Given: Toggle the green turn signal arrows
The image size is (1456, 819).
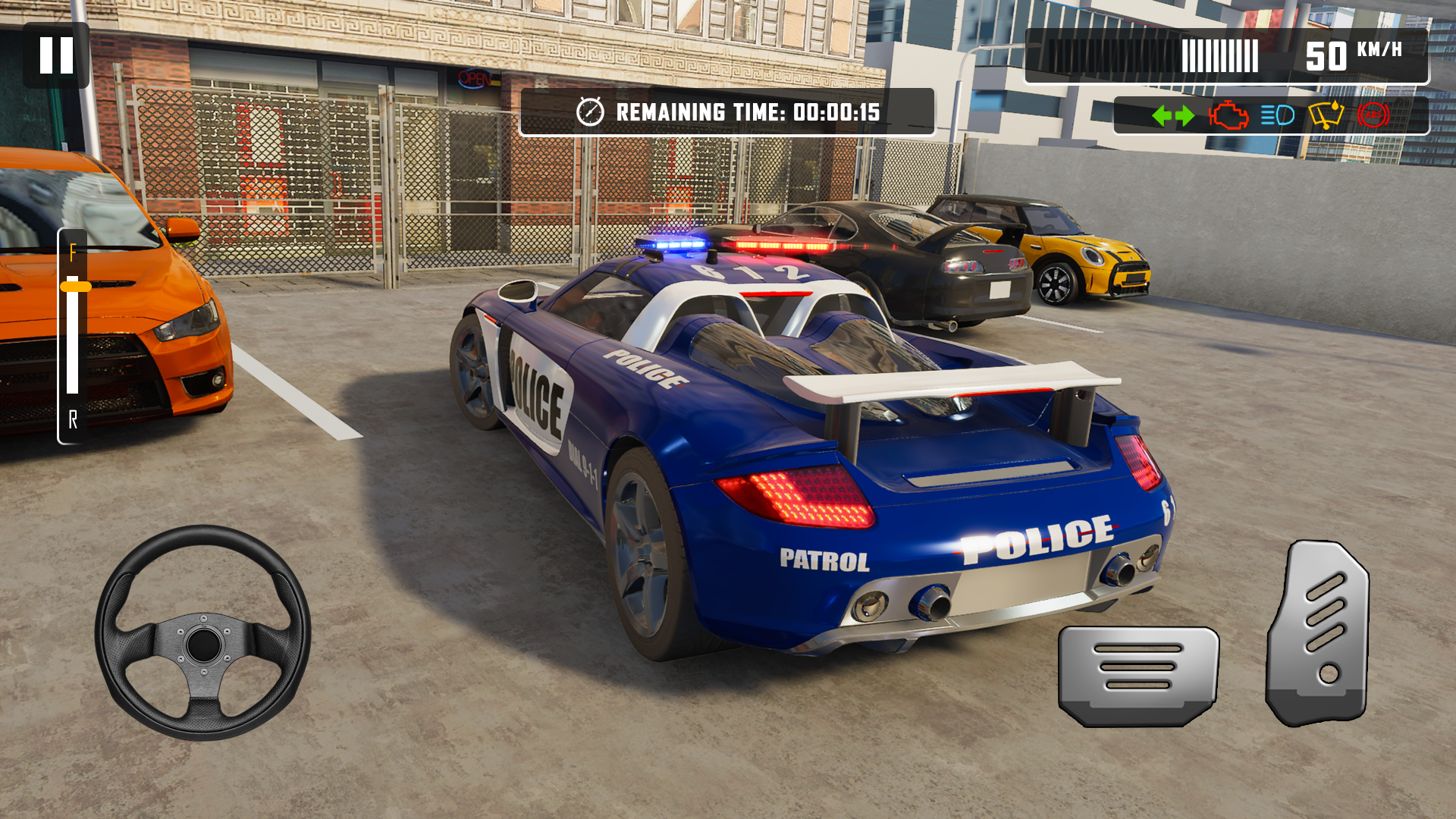Looking at the screenshot, I should [x=1172, y=116].
